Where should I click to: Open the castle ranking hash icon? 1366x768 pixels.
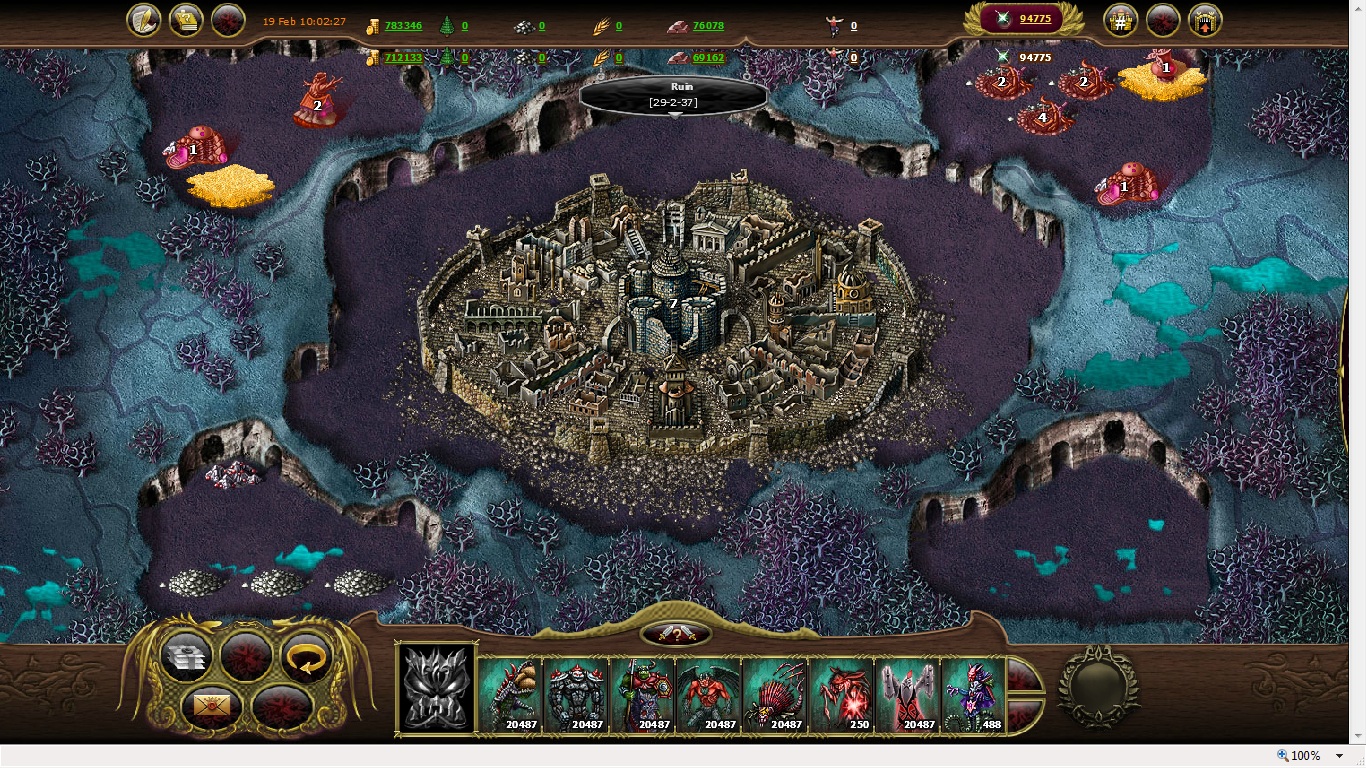coord(1120,20)
